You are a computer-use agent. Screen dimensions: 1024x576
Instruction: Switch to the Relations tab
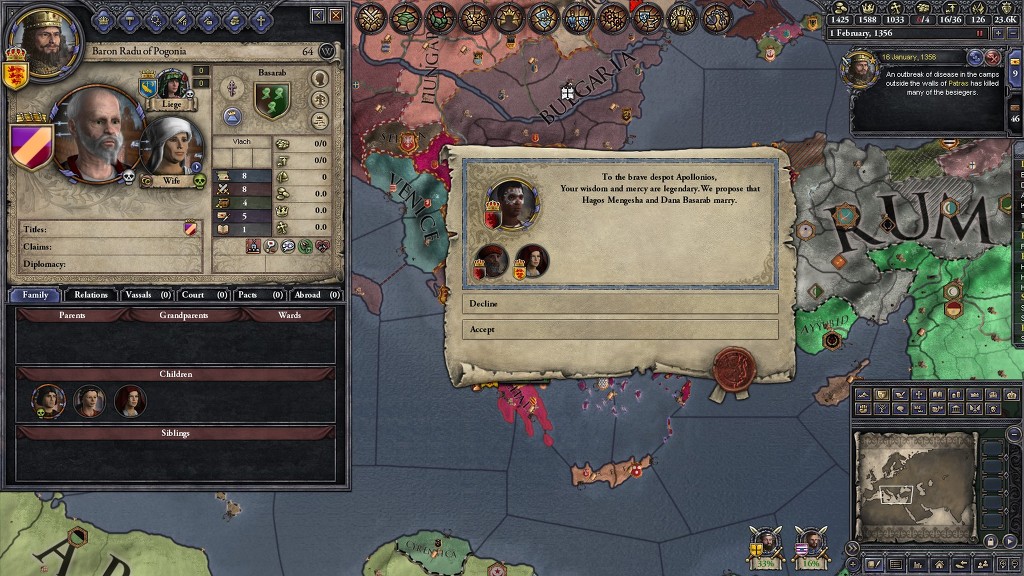[90, 295]
